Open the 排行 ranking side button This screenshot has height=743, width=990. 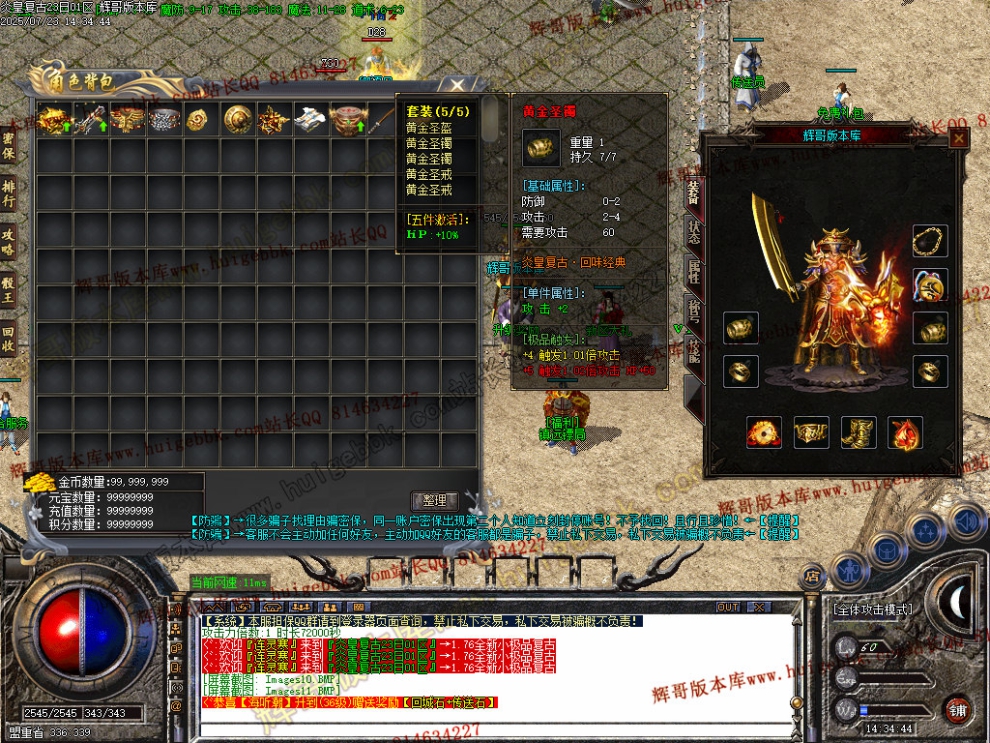(9, 195)
